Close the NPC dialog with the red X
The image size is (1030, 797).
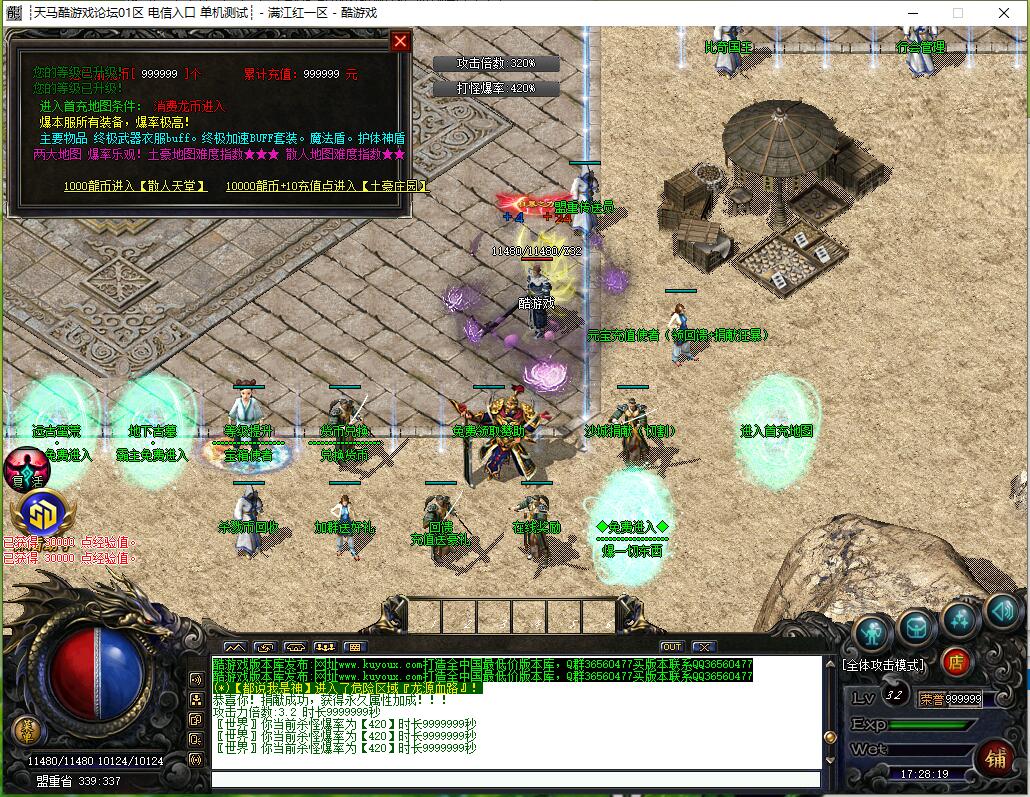(400, 41)
